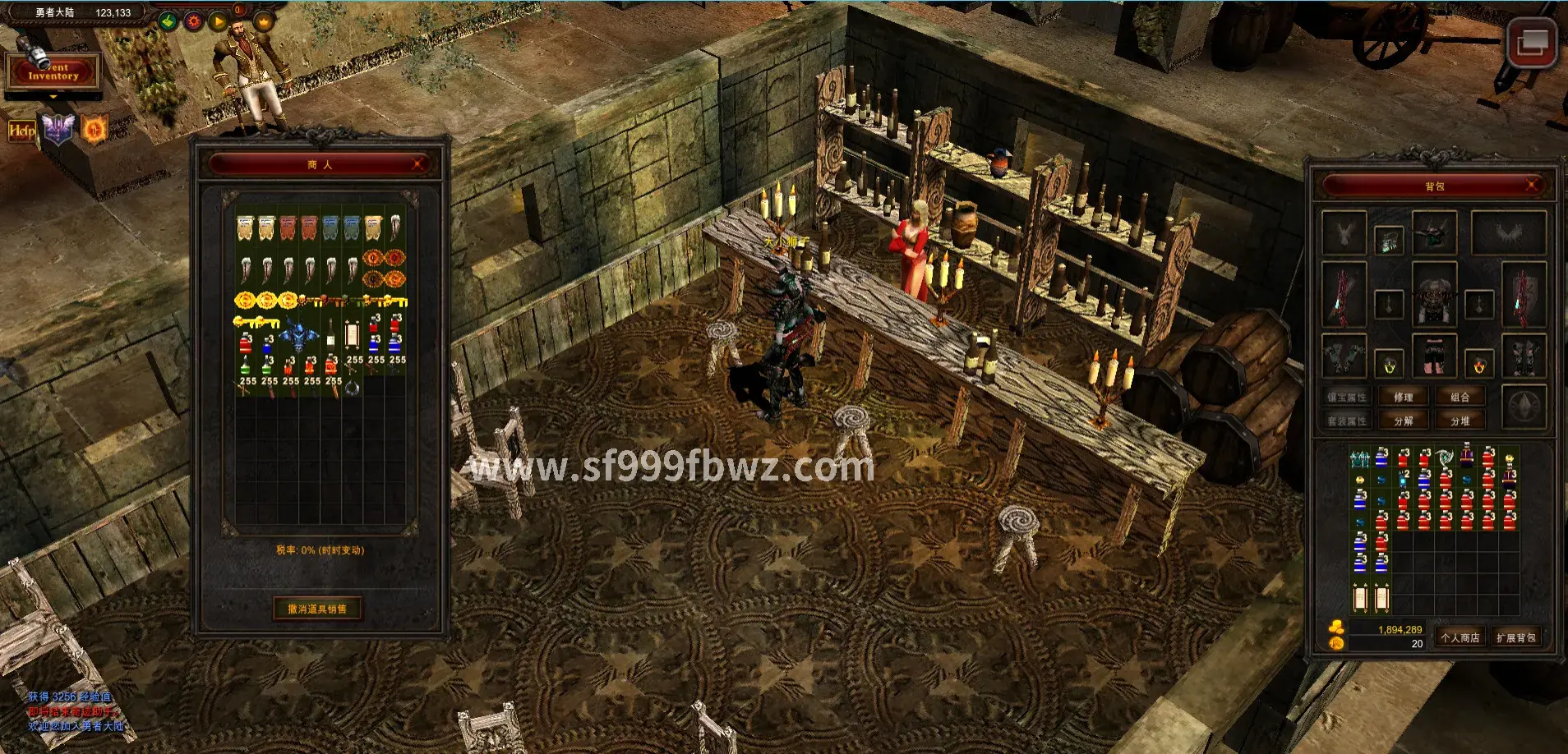Select the equipped helmet slot
Viewport: 1568px width, 754px height.
(1434, 232)
